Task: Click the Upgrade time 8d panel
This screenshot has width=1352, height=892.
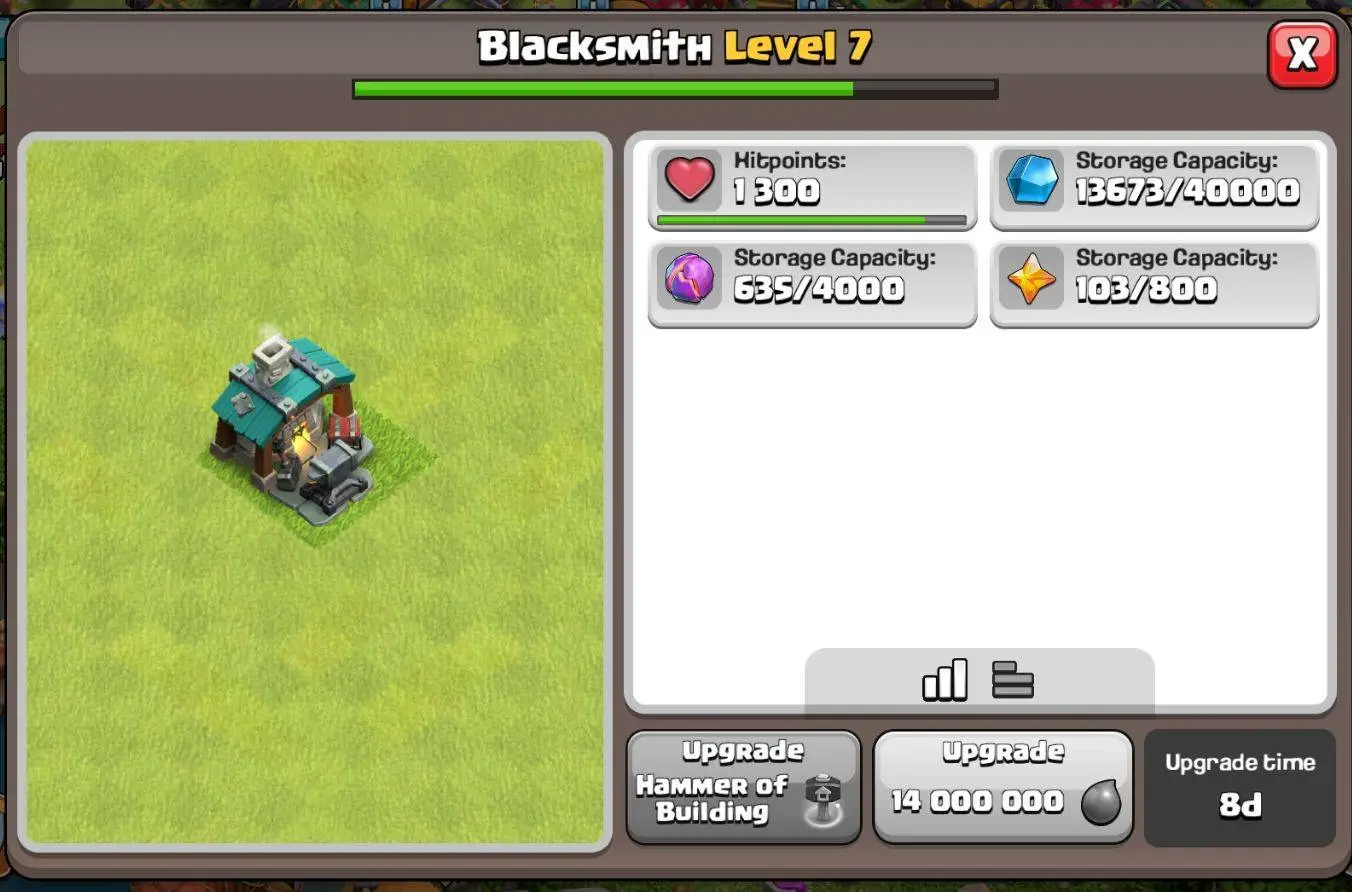Action: coord(1240,787)
